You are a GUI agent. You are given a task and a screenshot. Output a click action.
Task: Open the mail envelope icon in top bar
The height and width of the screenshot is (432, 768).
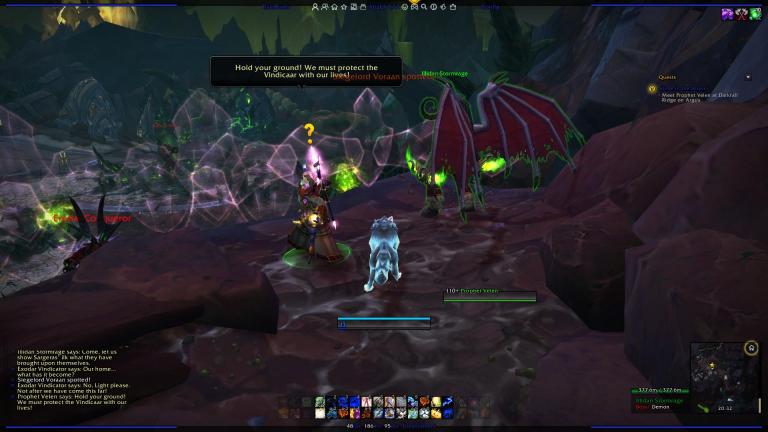pyautogui.click(x=415, y=6)
